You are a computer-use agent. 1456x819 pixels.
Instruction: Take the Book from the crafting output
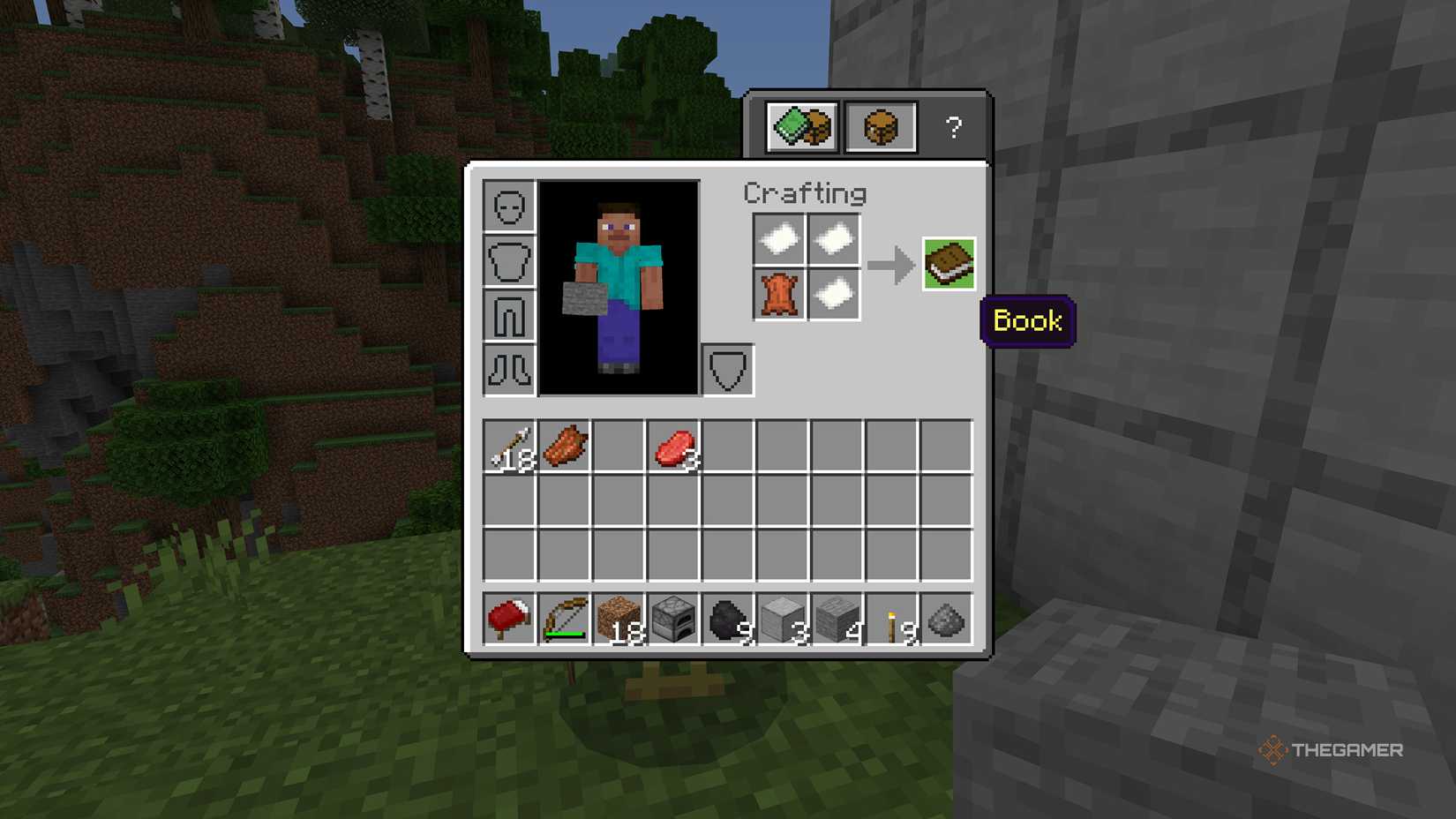[951, 263]
